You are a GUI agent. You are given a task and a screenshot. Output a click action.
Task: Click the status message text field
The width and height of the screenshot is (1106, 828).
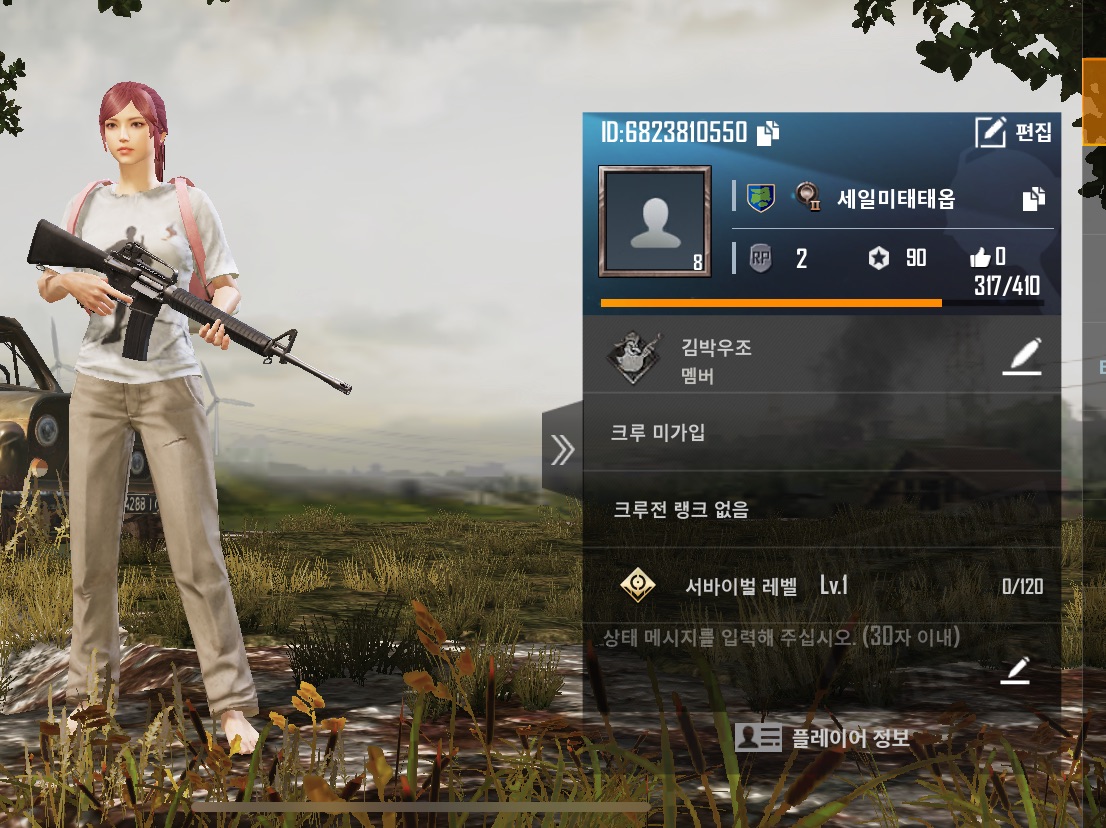782,637
